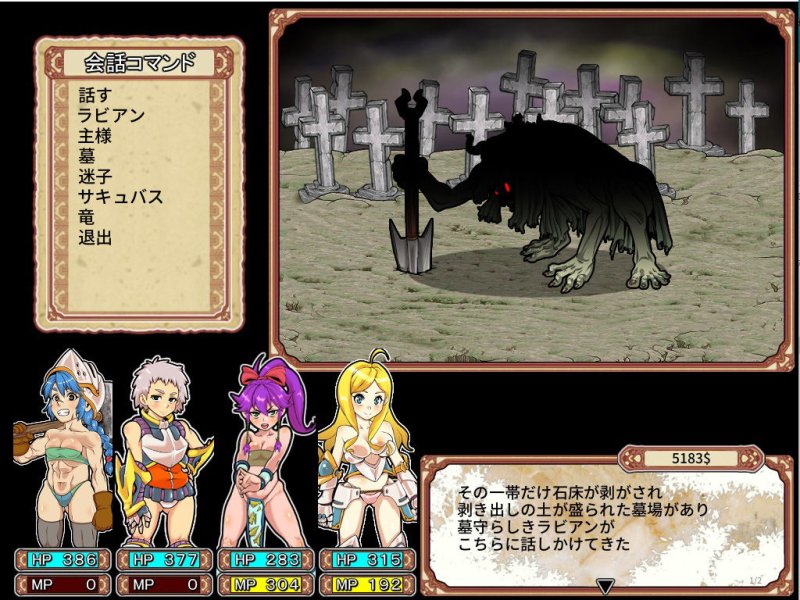
Task: Choose the サキュバス topic
Action: coord(120,197)
